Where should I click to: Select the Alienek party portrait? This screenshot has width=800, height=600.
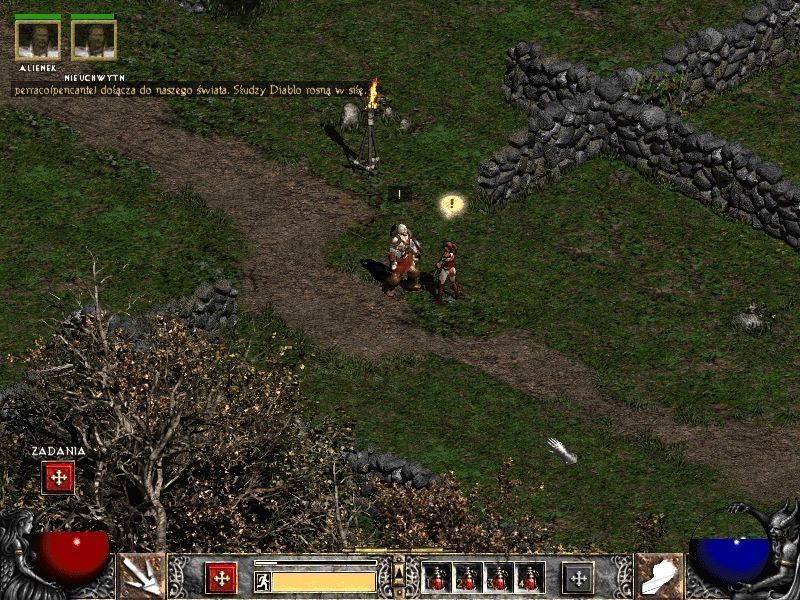point(38,39)
